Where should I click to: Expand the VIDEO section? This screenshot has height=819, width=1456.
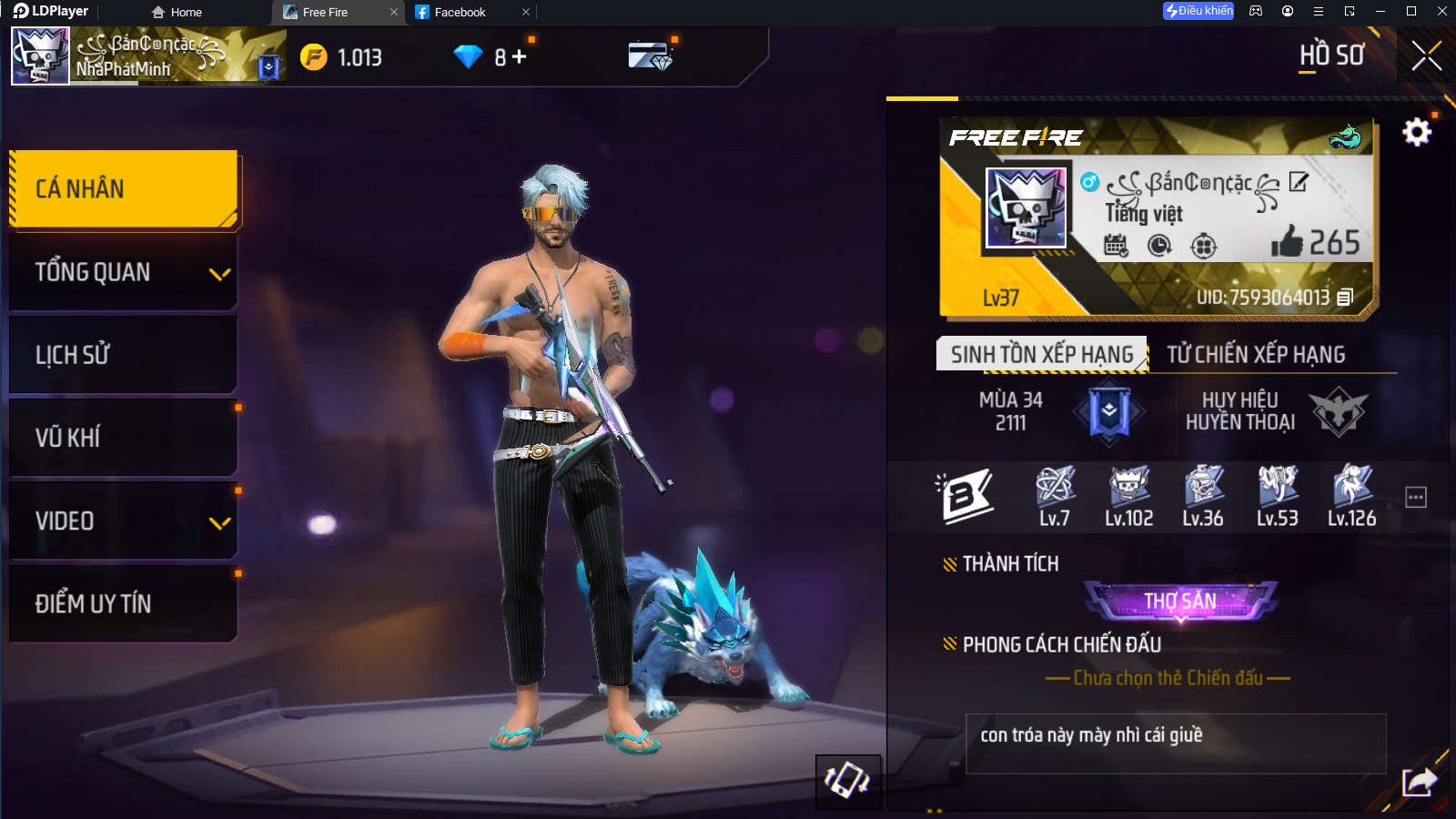[x=124, y=521]
